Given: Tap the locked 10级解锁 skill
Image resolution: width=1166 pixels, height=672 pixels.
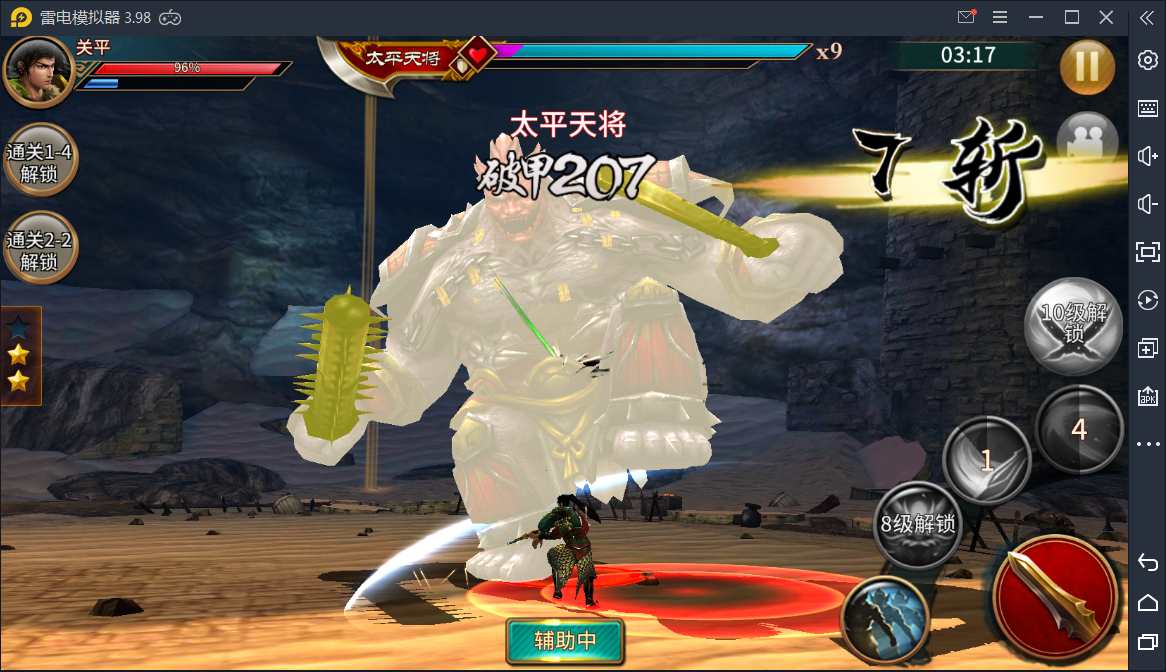Looking at the screenshot, I should pos(1073,326).
